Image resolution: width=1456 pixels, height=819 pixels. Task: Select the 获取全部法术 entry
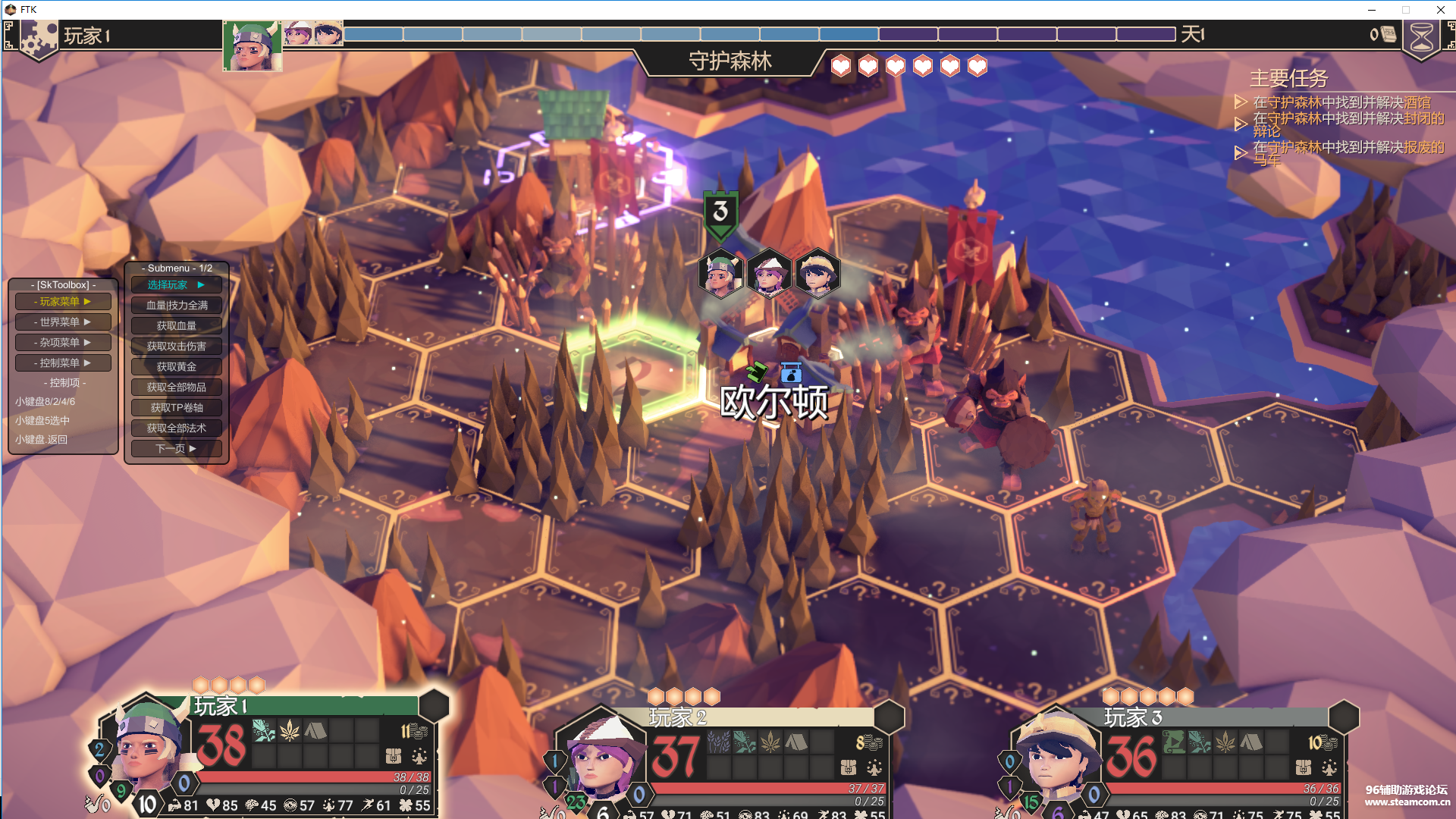[176, 428]
